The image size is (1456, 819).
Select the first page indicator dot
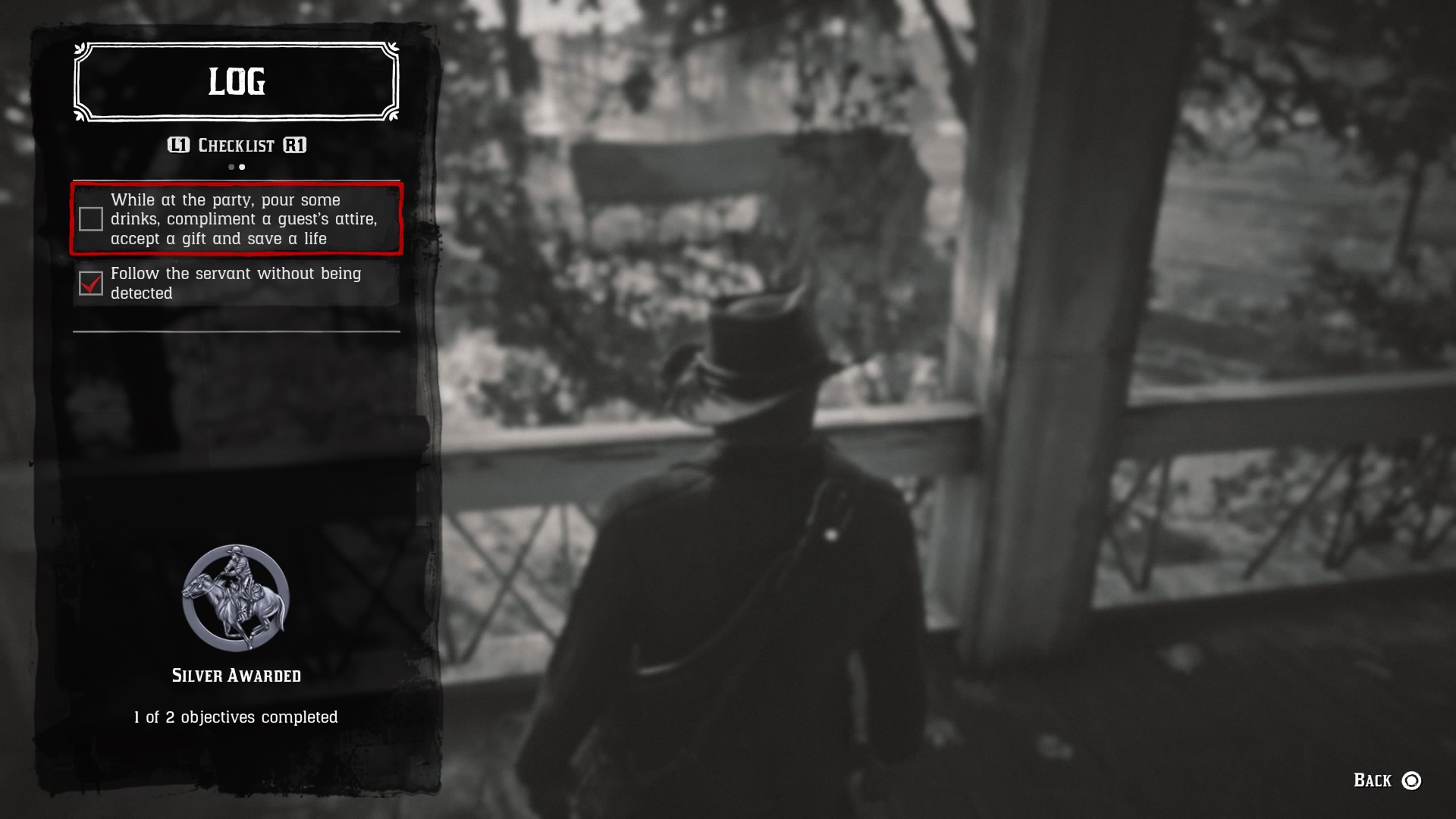click(230, 167)
